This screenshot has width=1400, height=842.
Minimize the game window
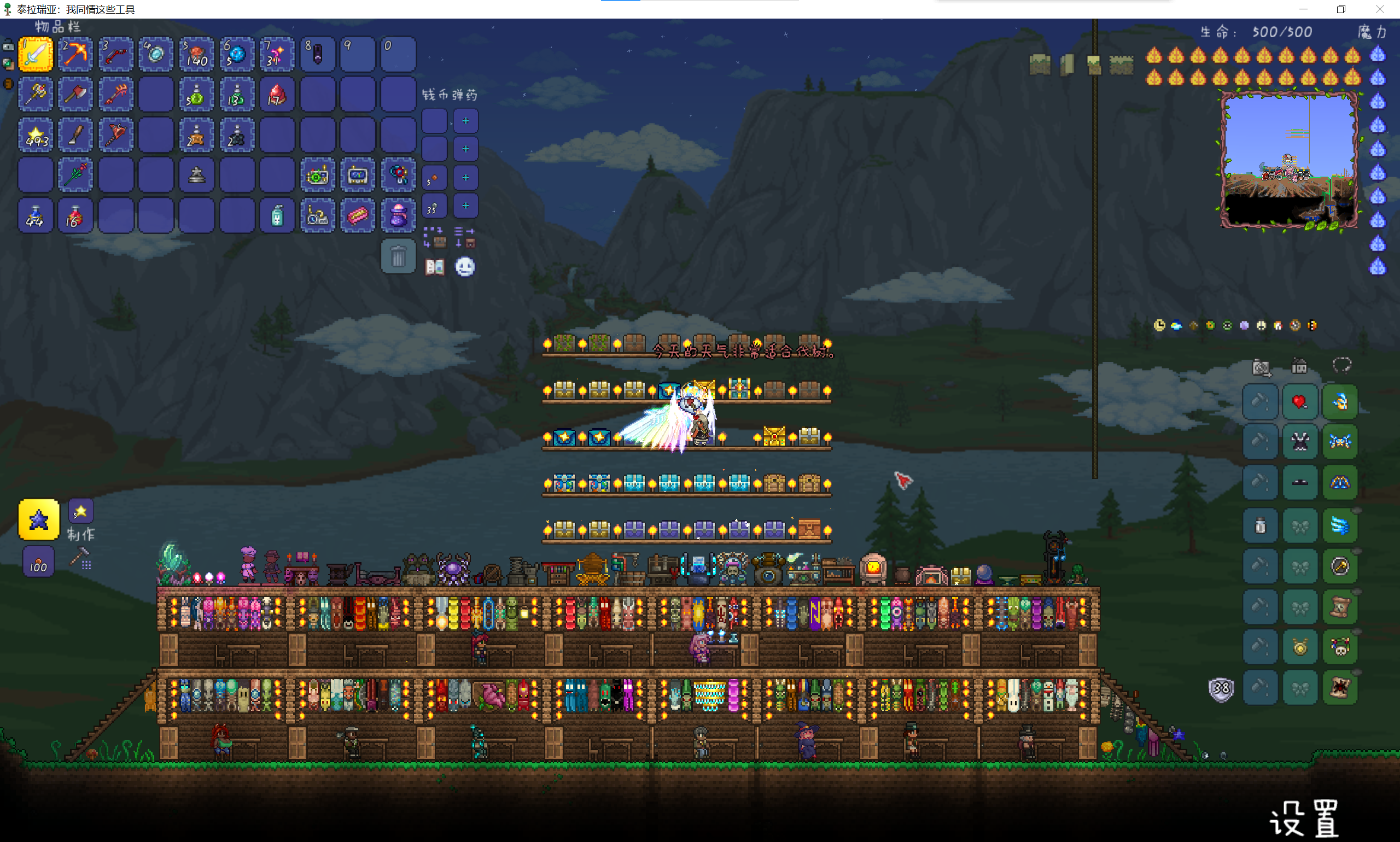coord(1304,9)
